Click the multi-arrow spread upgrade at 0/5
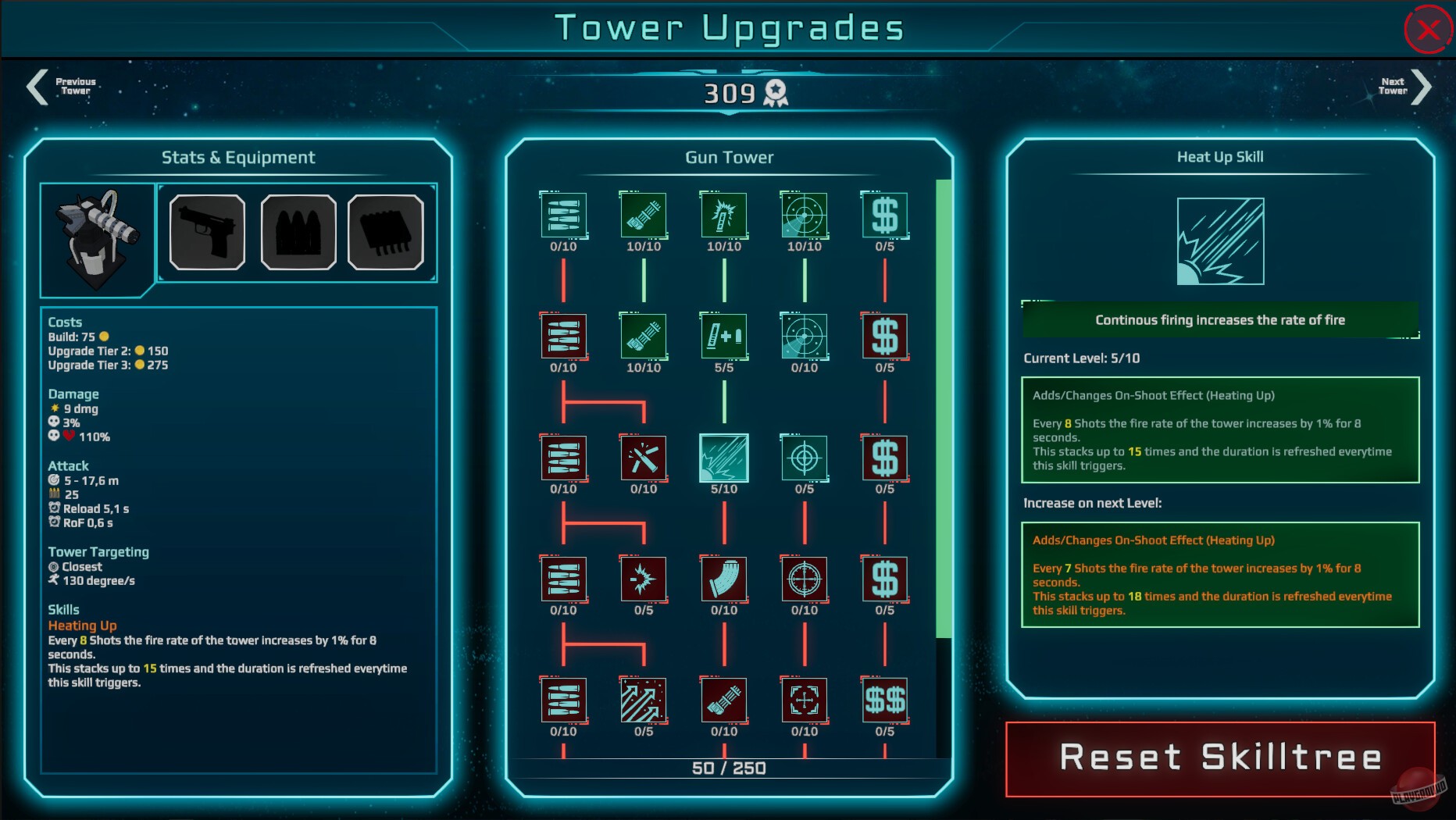Screen dimensions: 1456x820 [x=644, y=701]
